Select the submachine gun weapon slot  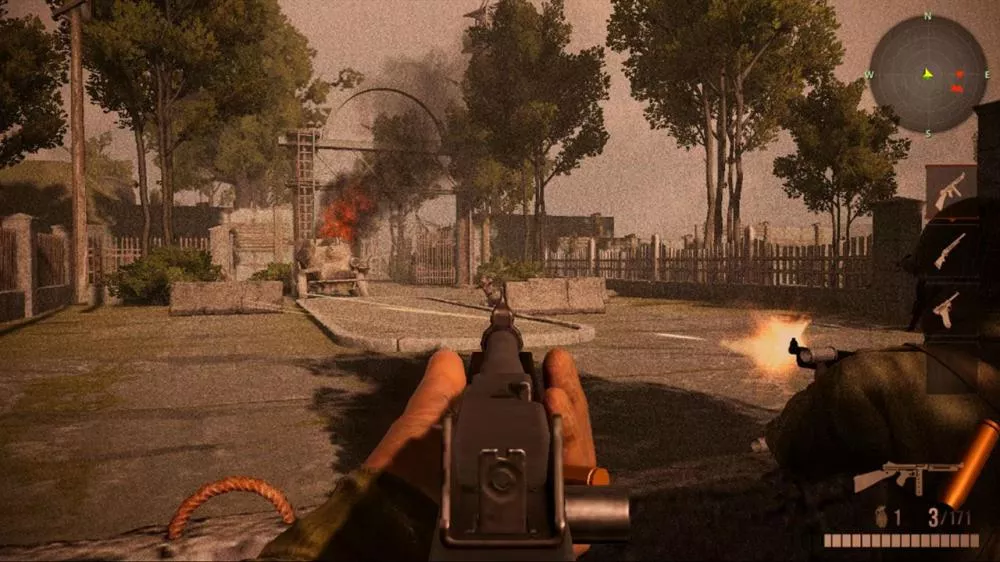(949, 191)
